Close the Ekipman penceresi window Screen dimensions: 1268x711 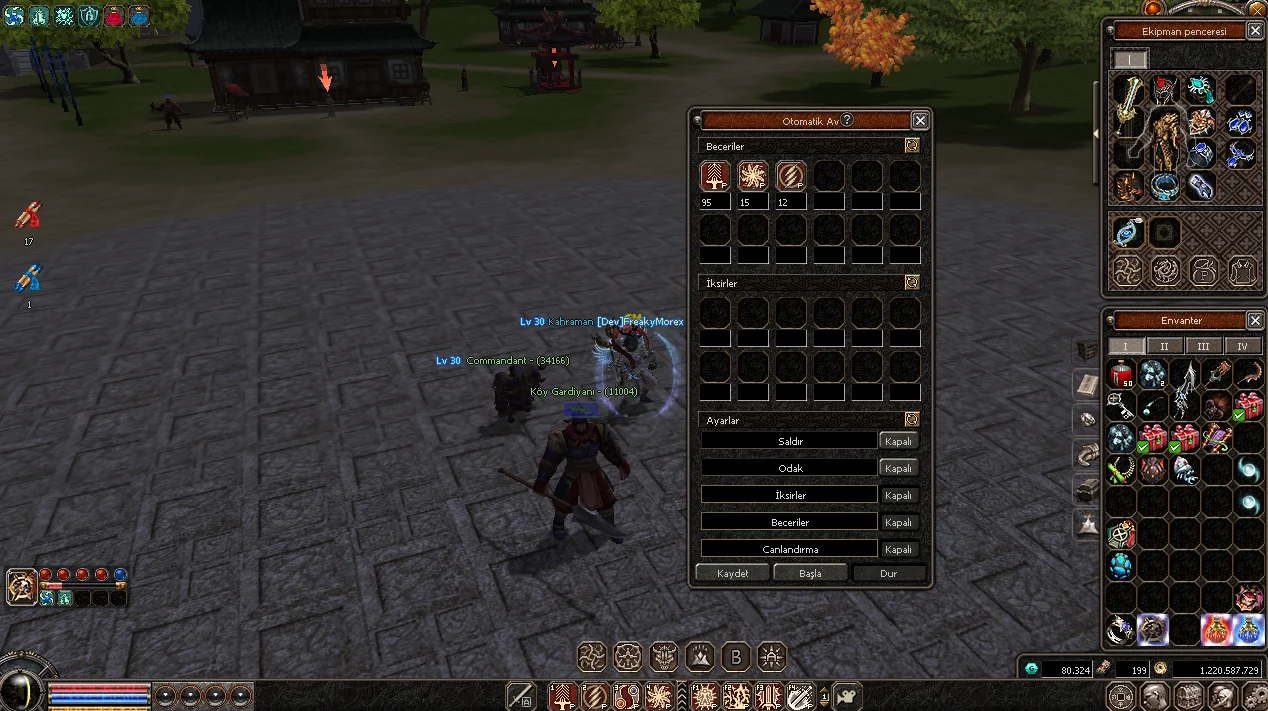(x=1255, y=31)
